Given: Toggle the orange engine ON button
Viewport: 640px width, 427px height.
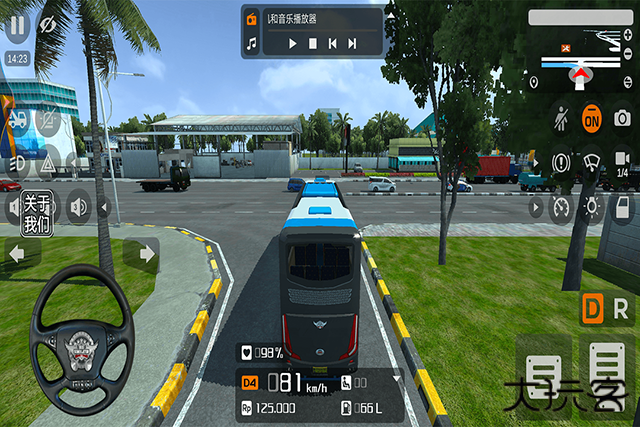Looking at the screenshot, I should tap(591, 118).
